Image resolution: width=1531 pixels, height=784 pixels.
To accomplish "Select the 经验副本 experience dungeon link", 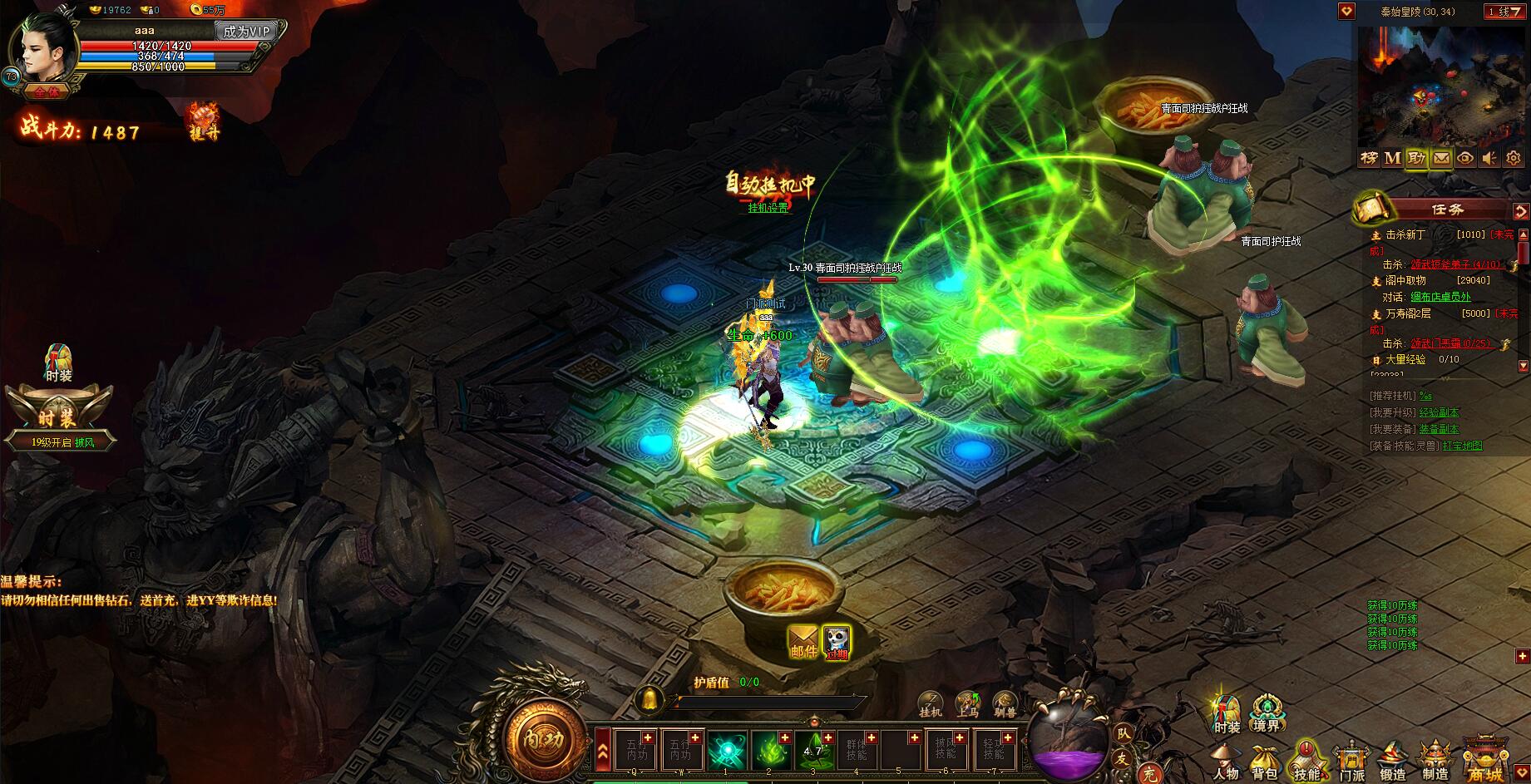I will point(1439,412).
